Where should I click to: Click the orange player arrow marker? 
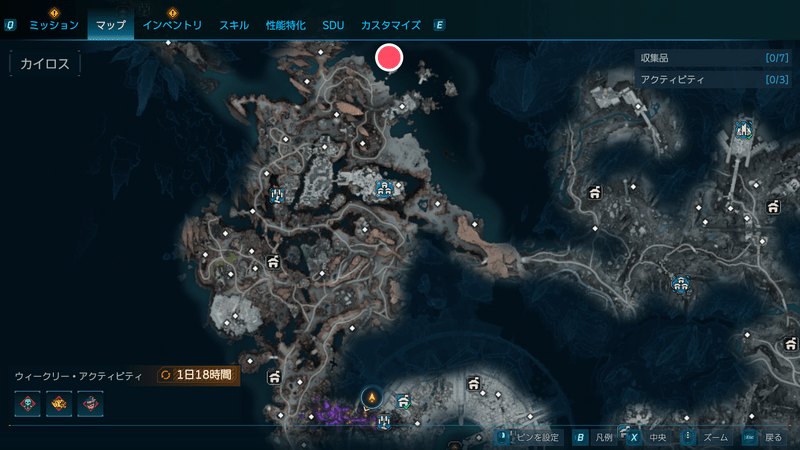tap(372, 397)
